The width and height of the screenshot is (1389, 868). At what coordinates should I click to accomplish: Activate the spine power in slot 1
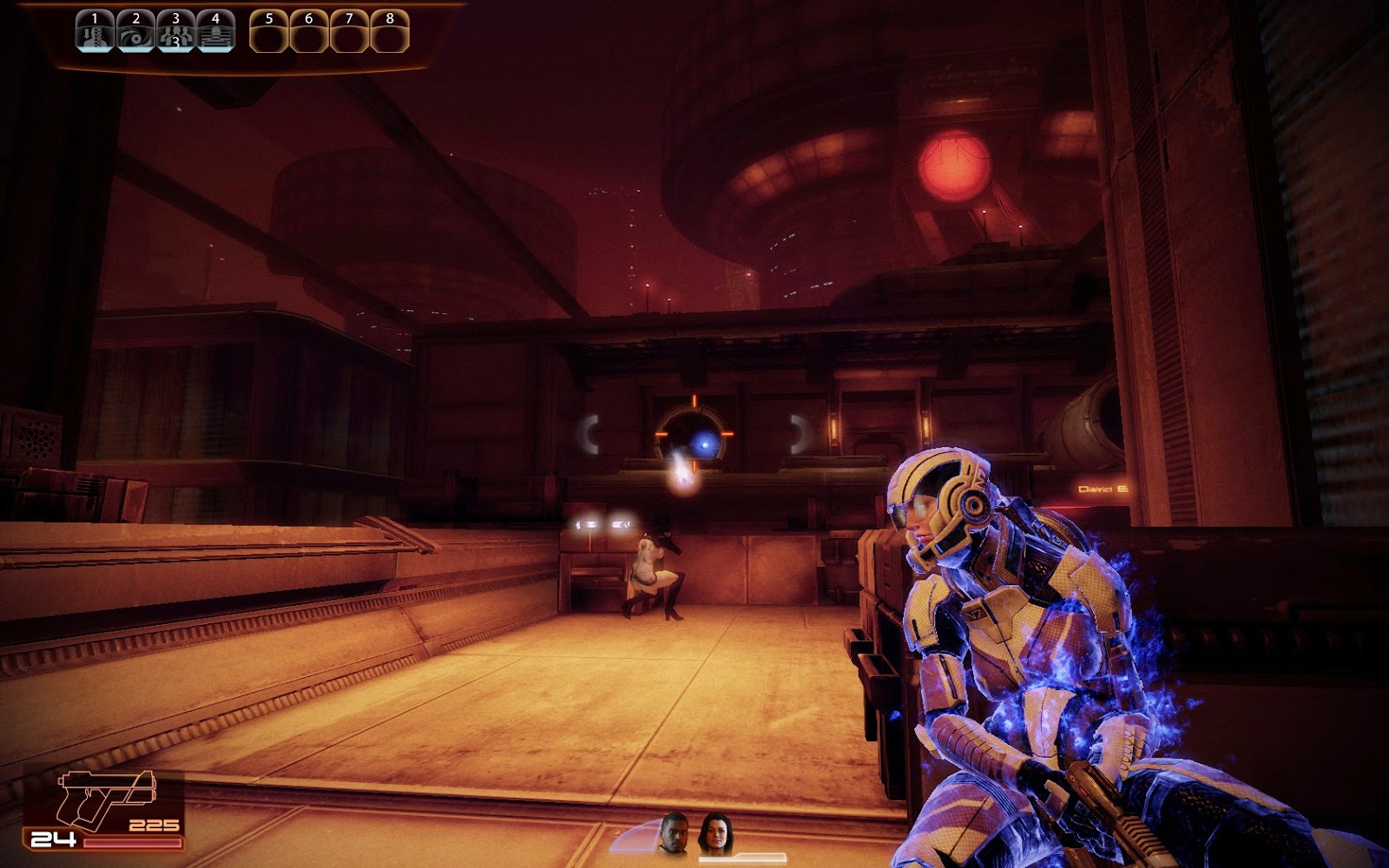pos(95,31)
